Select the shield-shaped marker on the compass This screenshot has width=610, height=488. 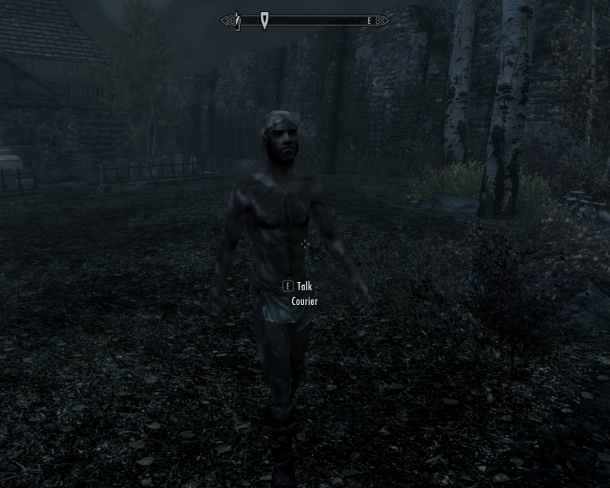[264, 20]
